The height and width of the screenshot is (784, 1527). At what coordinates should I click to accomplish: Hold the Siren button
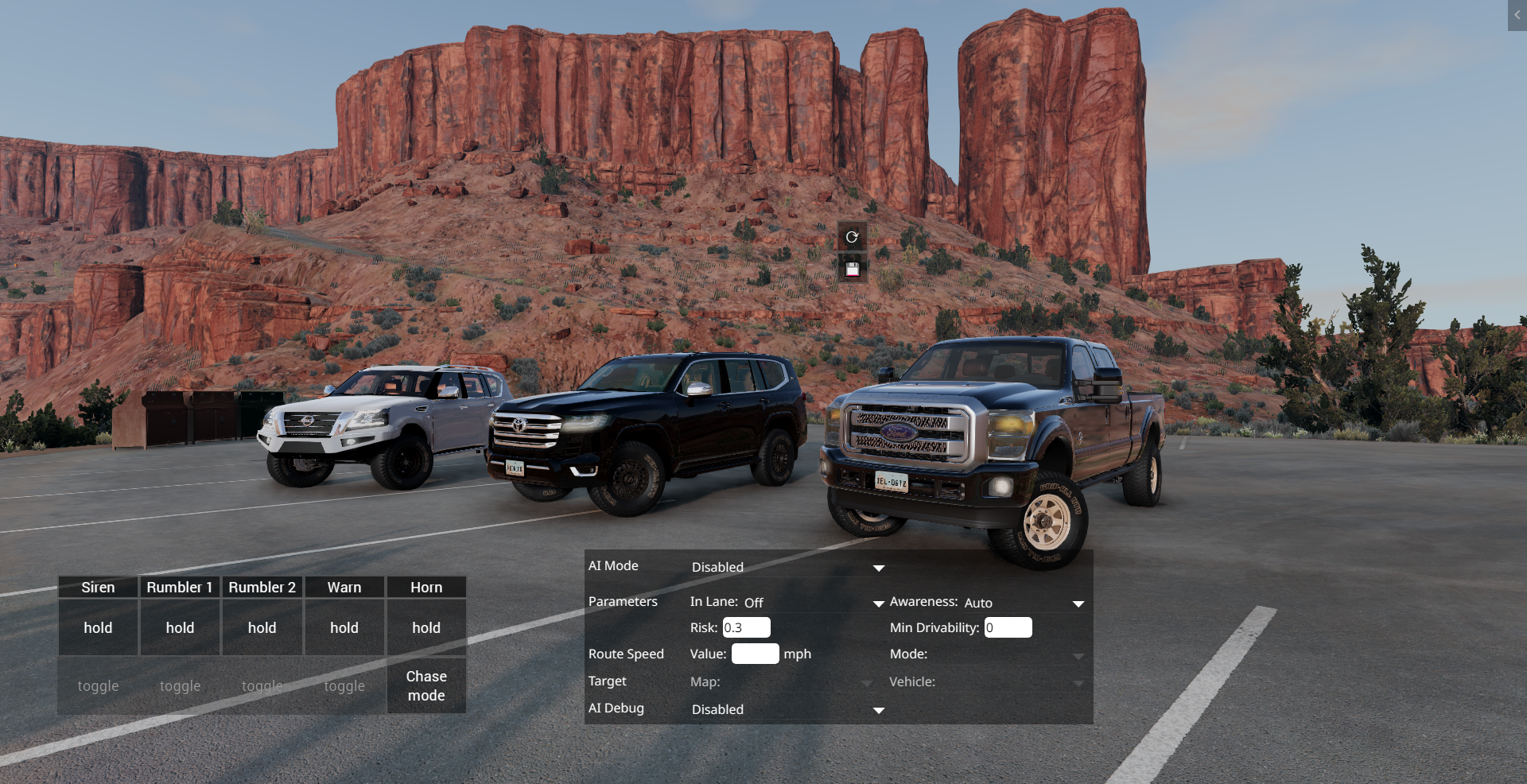98,627
